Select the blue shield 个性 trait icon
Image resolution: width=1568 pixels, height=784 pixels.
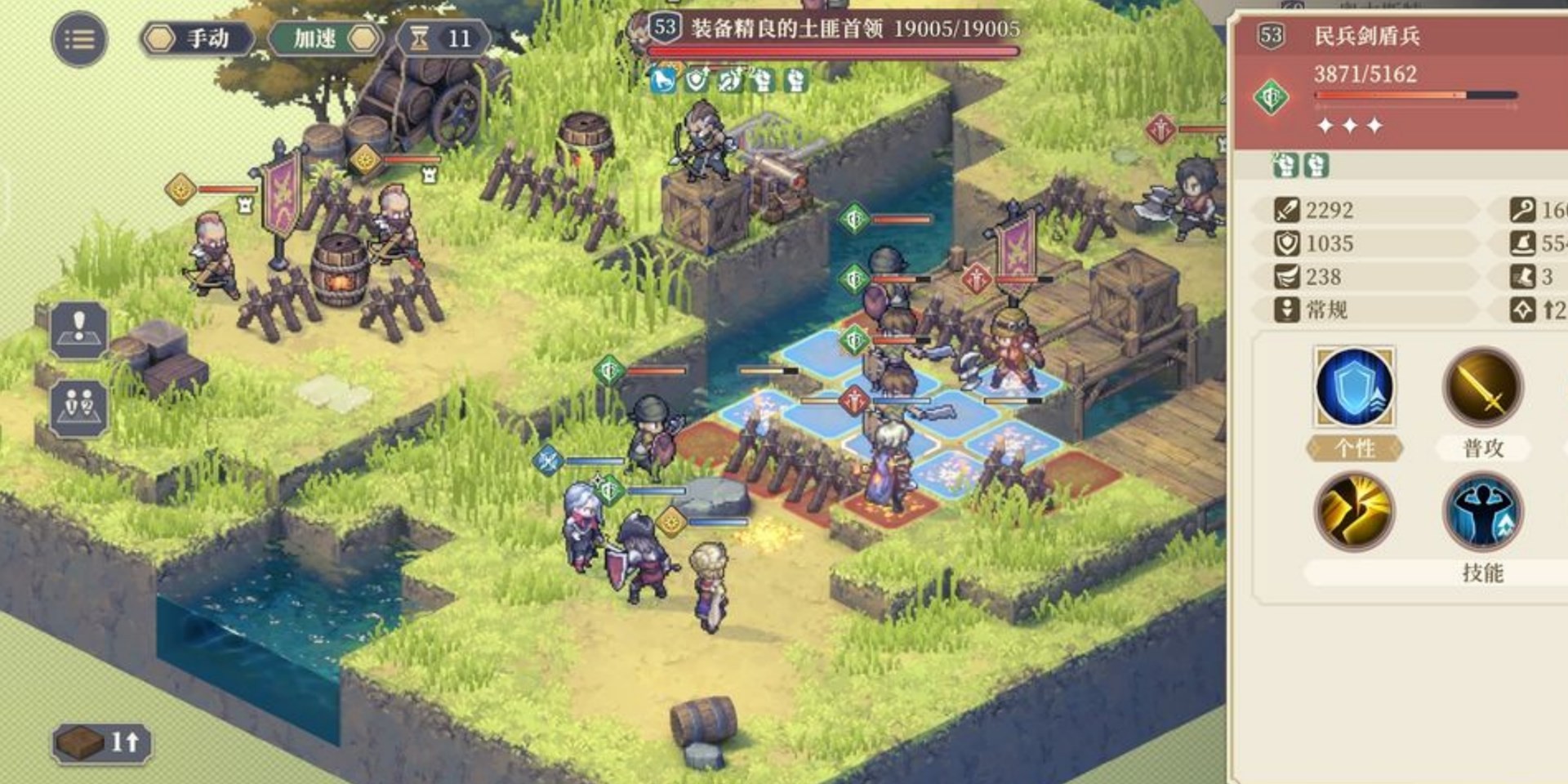tap(1354, 387)
